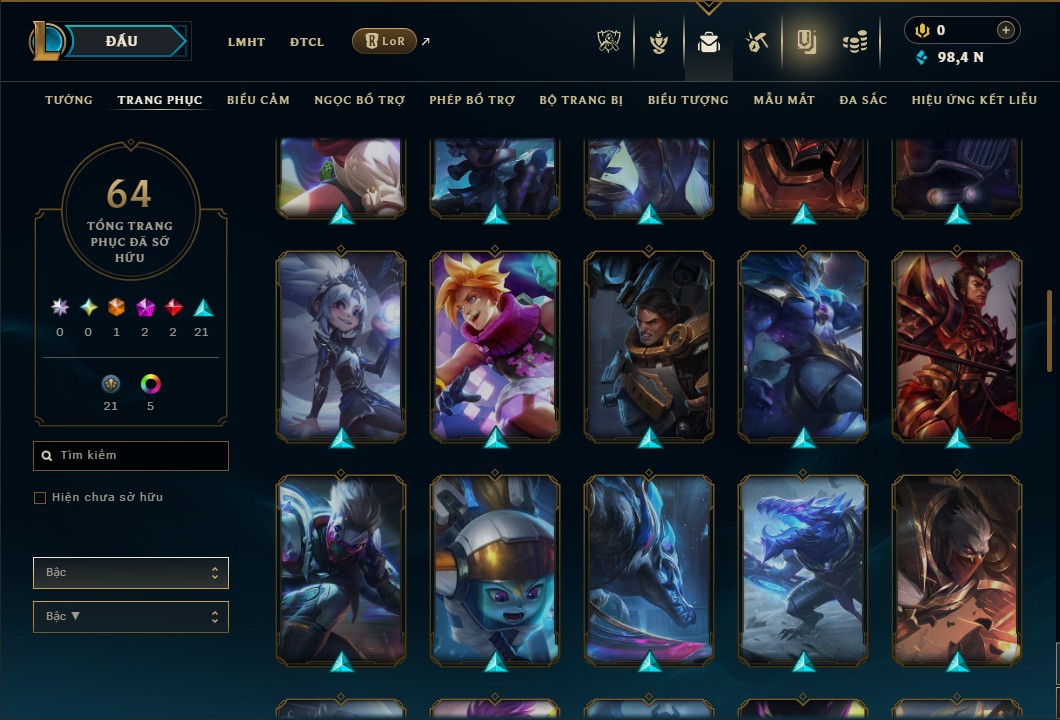This screenshot has height=720, width=1060.
Task: Launch the LoR link
Action: point(385,41)
